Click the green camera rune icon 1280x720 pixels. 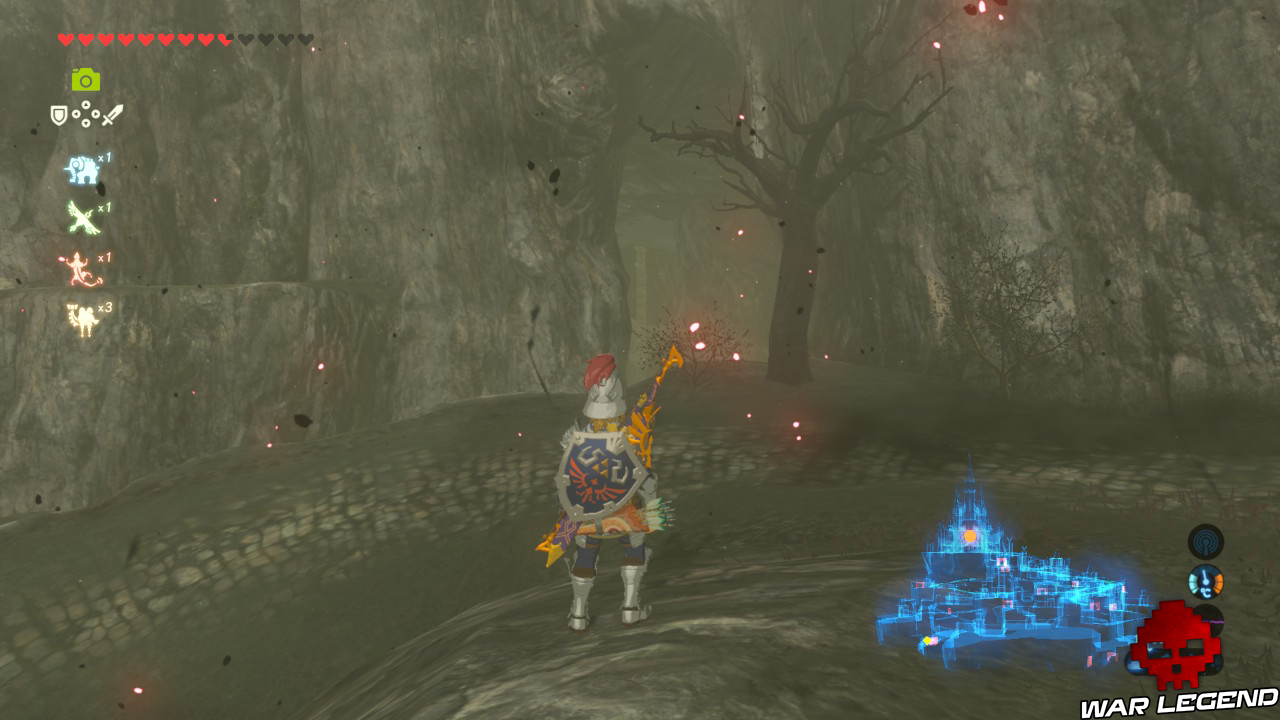pos(88,80)
